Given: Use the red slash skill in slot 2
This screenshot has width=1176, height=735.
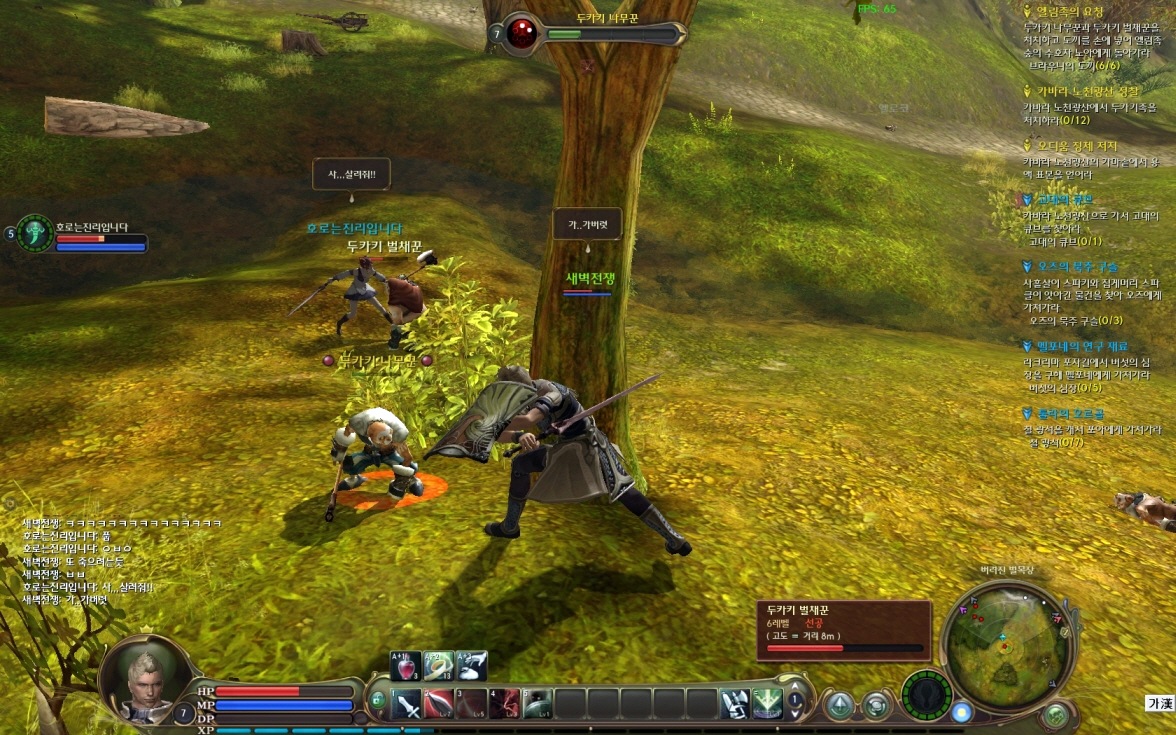Looking at the screenshot, I should [x=440, y=704].
